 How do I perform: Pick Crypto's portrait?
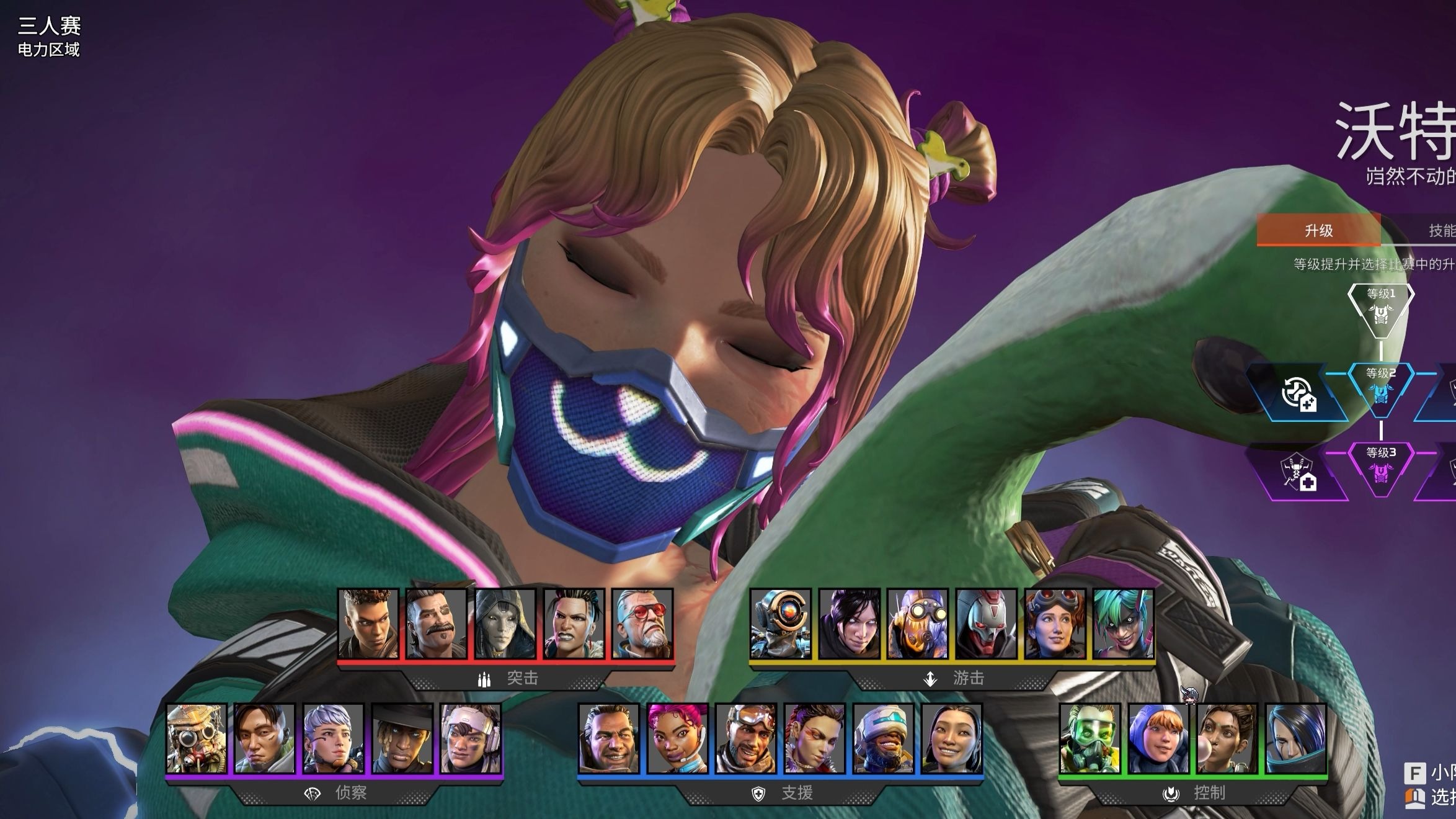pyautogui.click(x=265, y=738)
